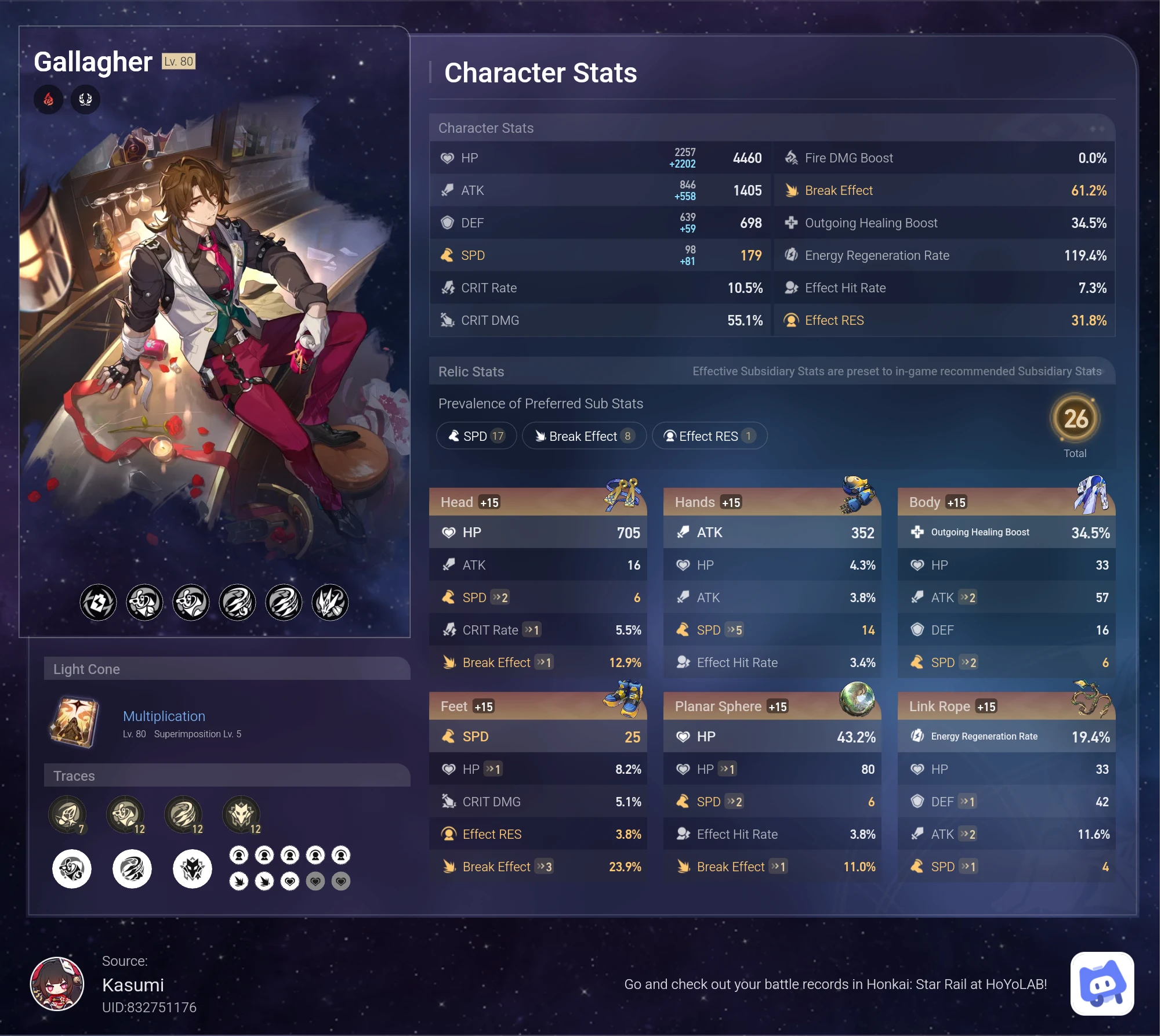This screenshot has height=1036, width=1161.
Task: Select the Fire element icon under Gallagher's name
Action: coord(49,99)
